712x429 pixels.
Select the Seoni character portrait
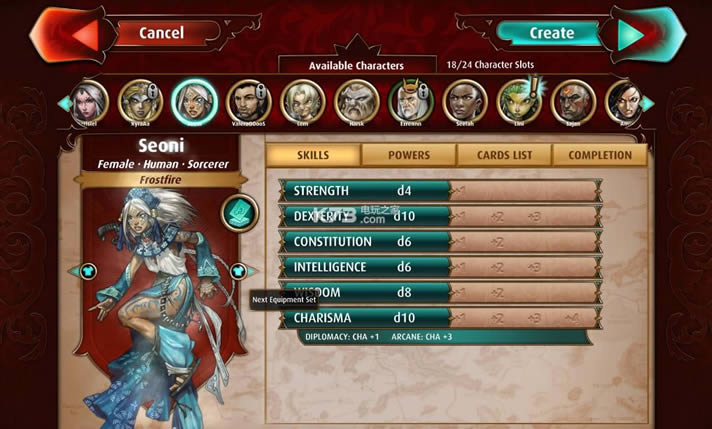[x=194, y=101]
